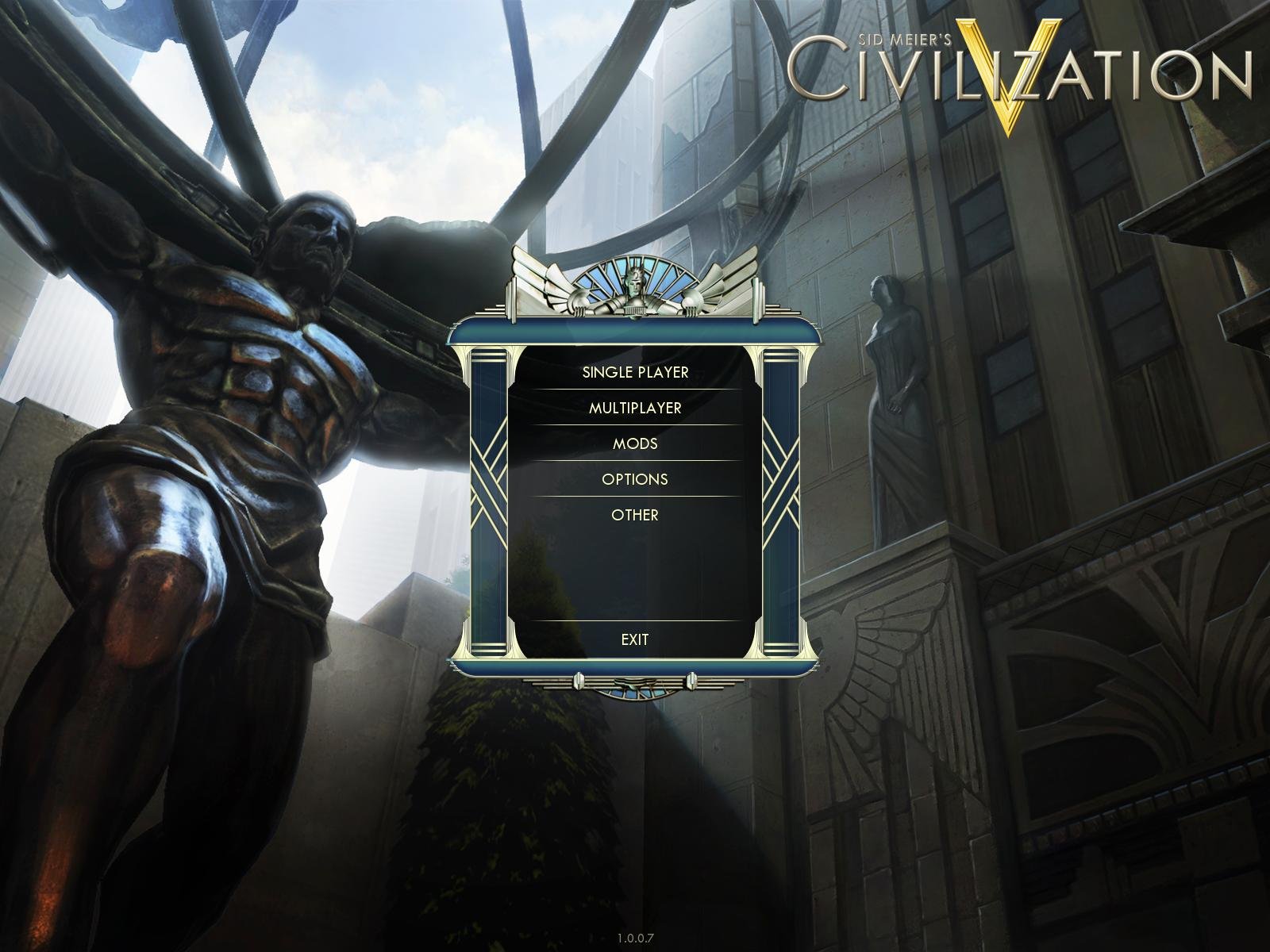
Task: Select the version number 1.0.0.7 text
Action: (x=635, y=937)
